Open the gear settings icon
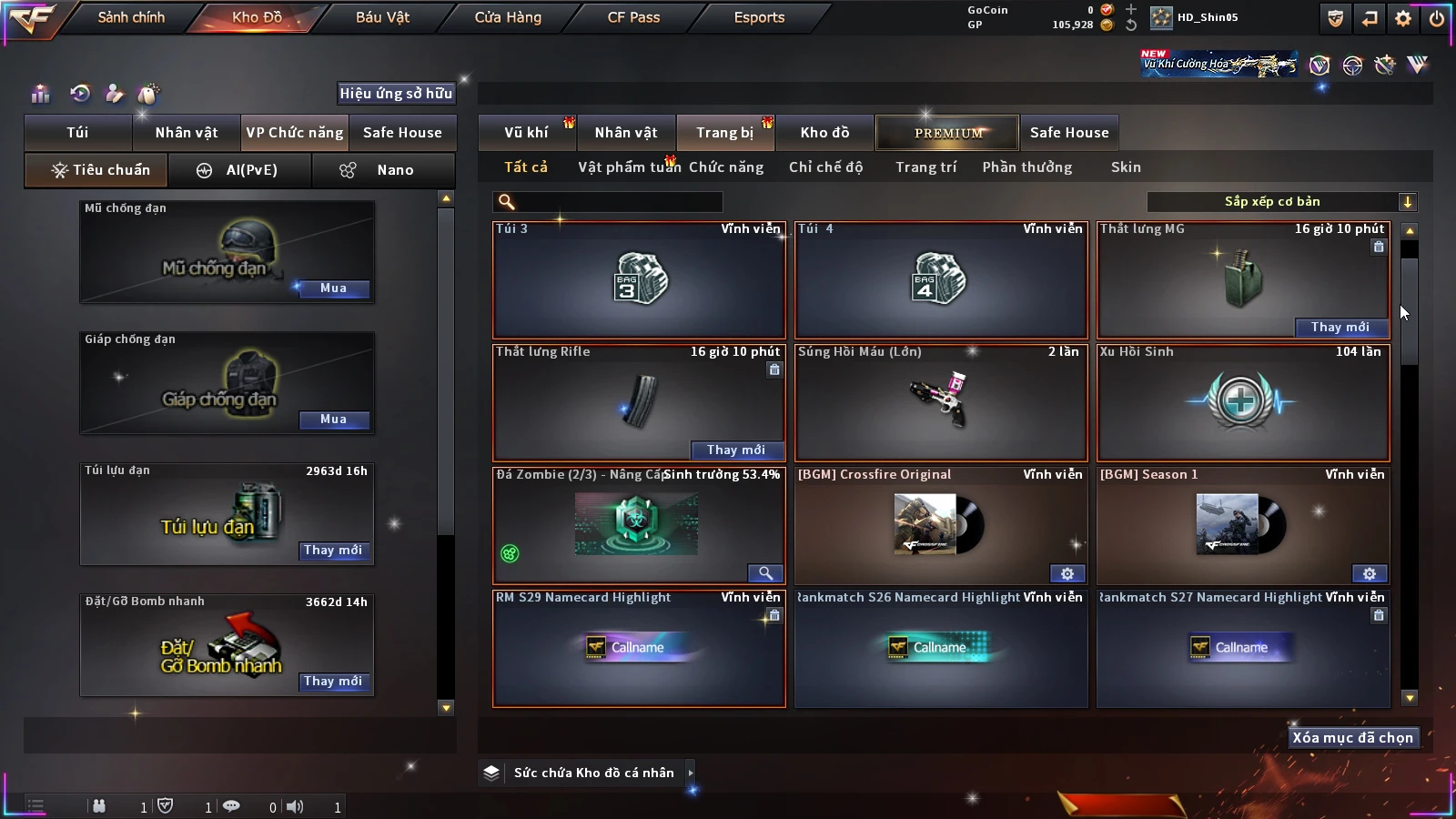 [x=1403, y=18]
